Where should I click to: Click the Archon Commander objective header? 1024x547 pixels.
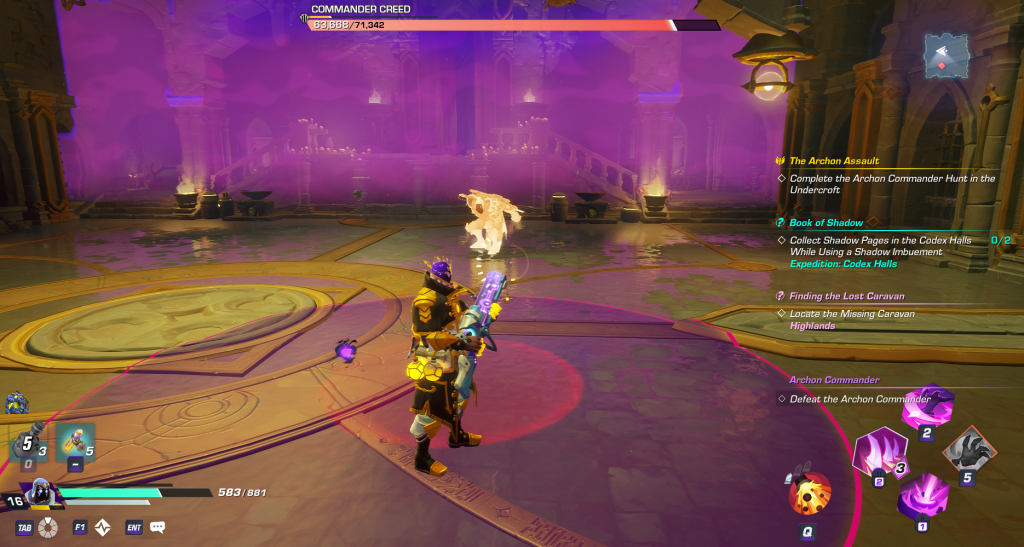[834, 380]
